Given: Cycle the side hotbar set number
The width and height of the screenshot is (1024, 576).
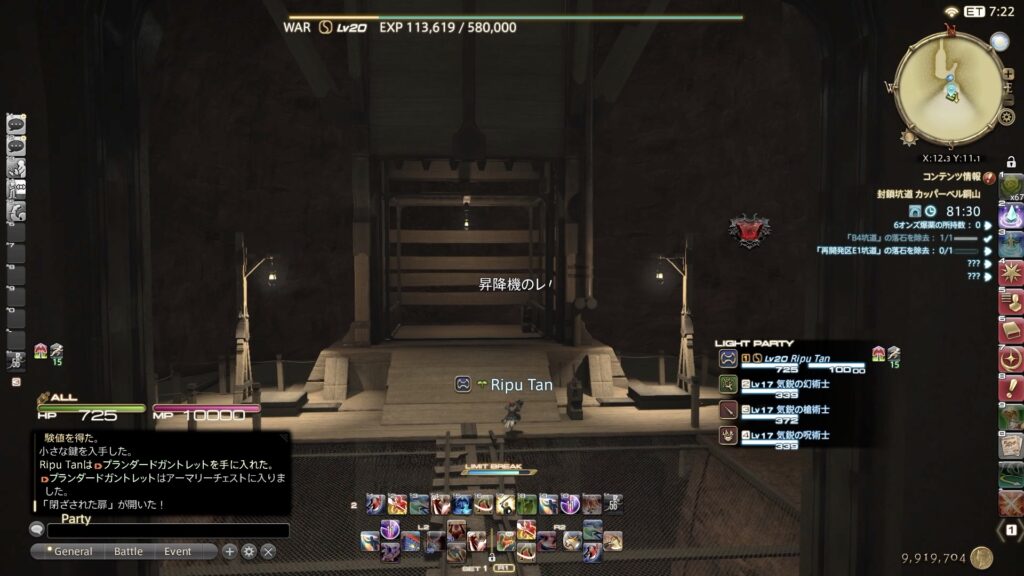Looking at the screenshot, I should [x=1011, y=529].
